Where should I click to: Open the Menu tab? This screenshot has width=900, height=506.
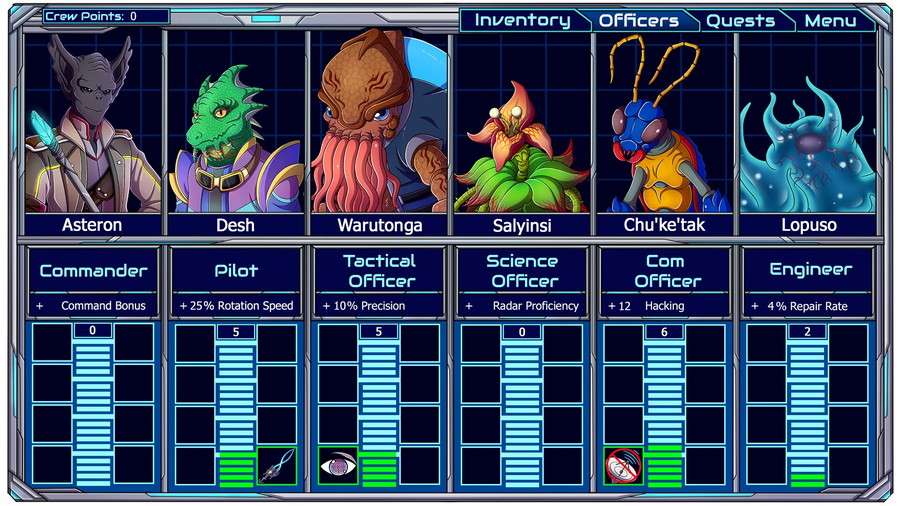tap(830, 20)
